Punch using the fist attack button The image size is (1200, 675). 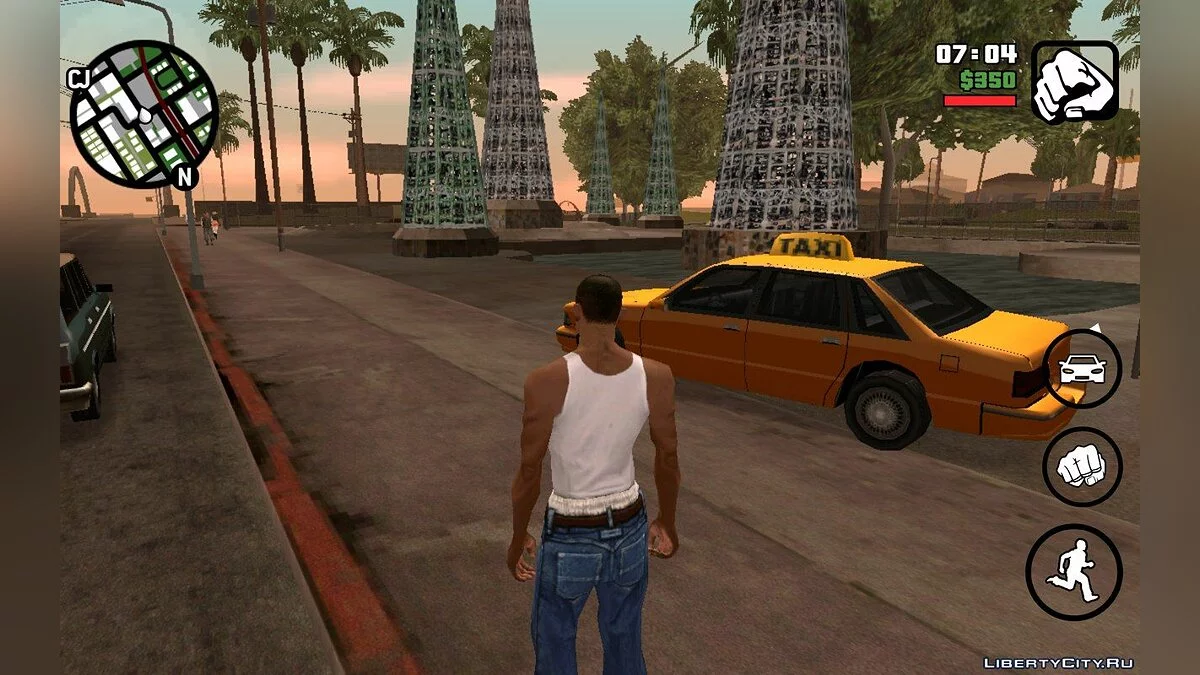(x=1082, y=466)
